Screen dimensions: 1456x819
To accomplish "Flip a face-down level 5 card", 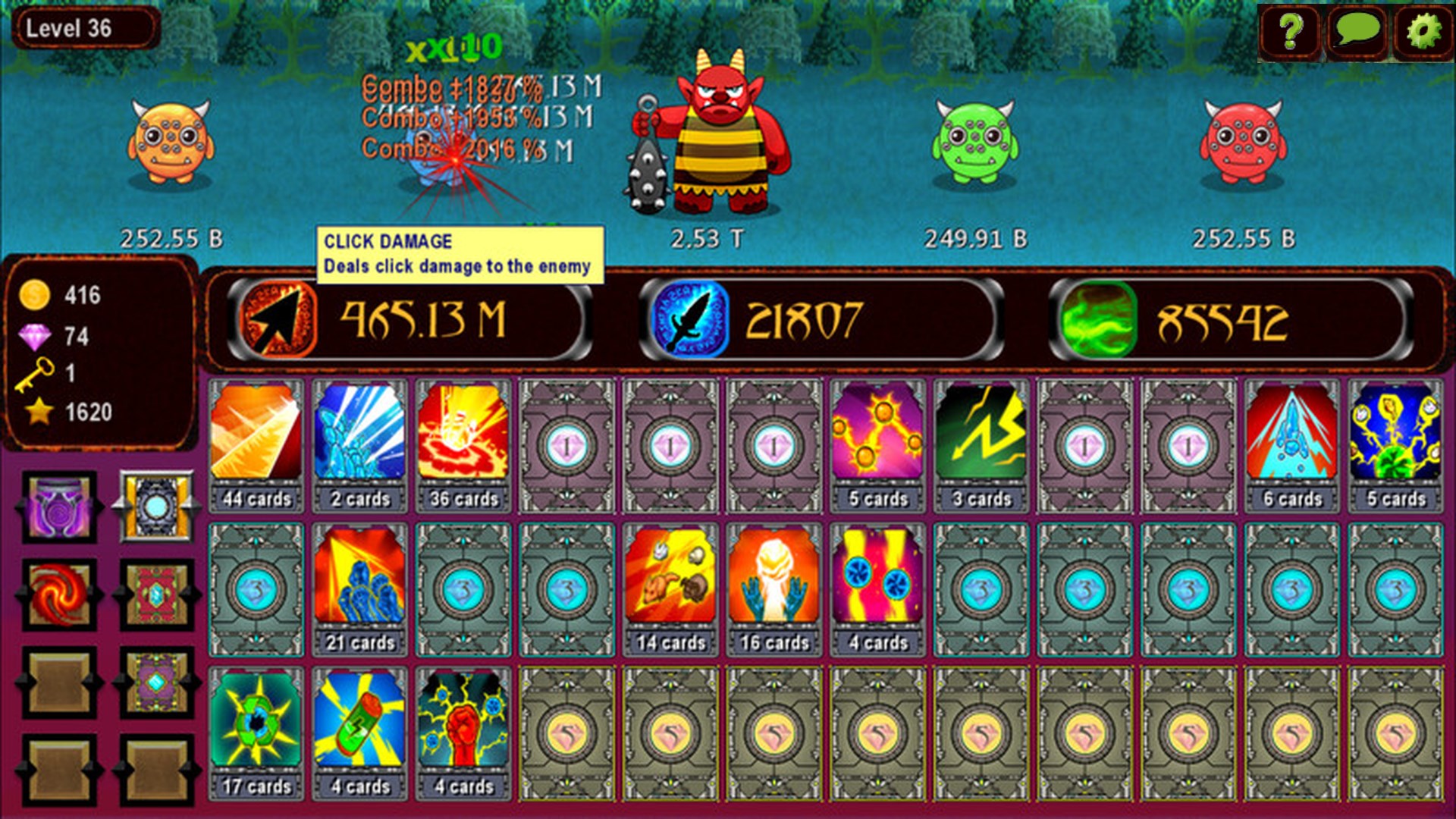I will 567,732.
